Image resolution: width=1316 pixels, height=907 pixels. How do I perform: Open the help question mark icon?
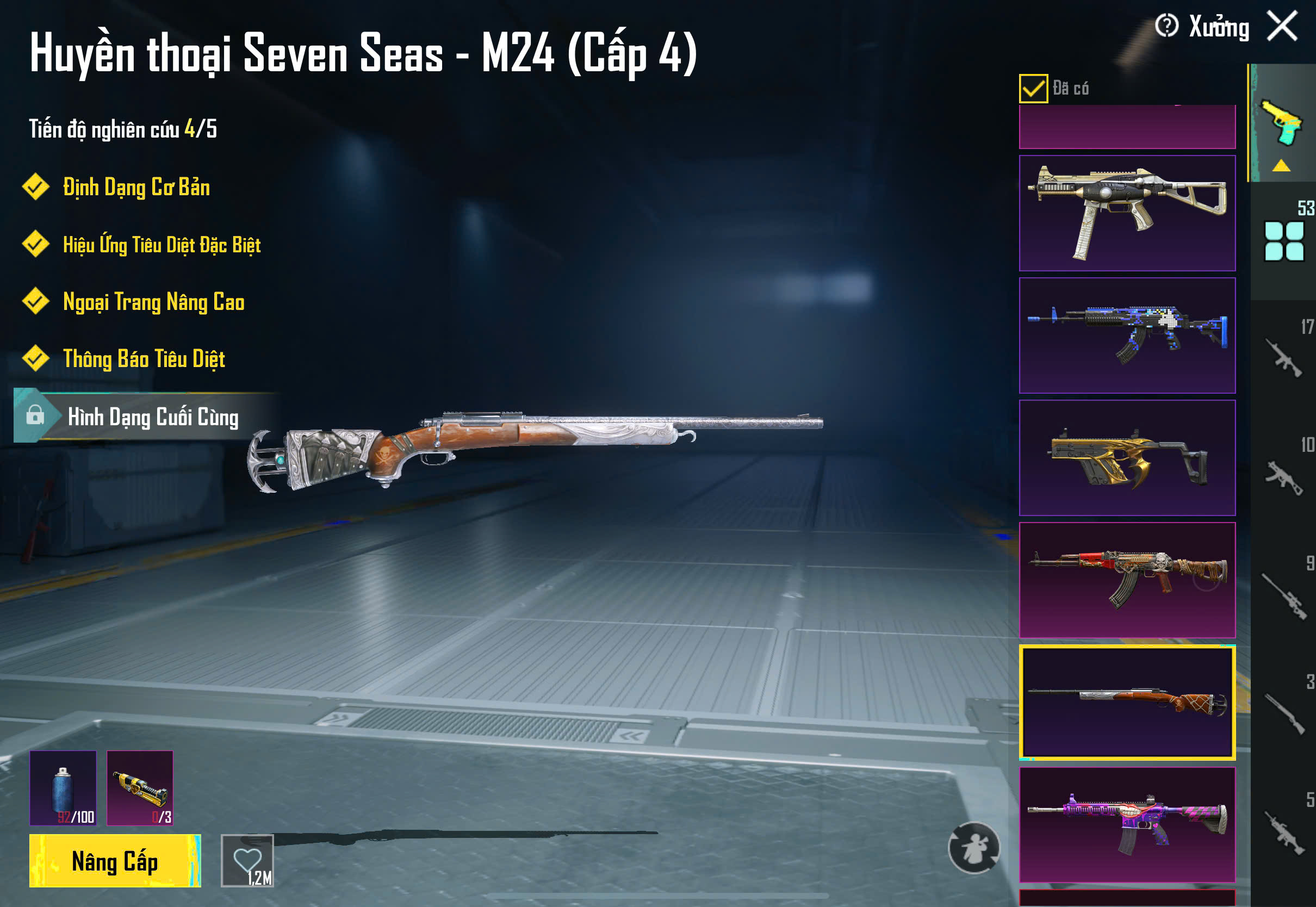(1166, 26)
